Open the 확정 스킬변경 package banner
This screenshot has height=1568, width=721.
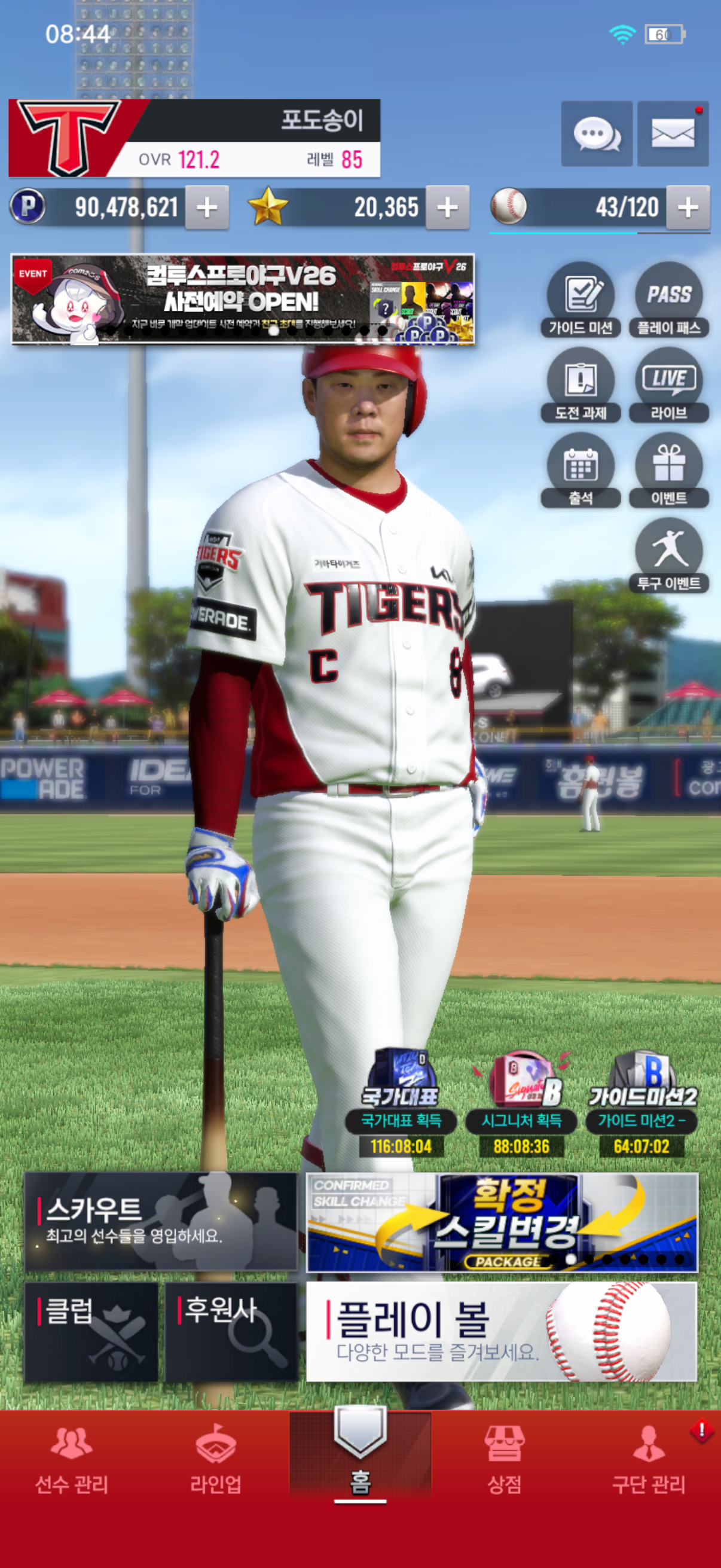click(502, 1222)
